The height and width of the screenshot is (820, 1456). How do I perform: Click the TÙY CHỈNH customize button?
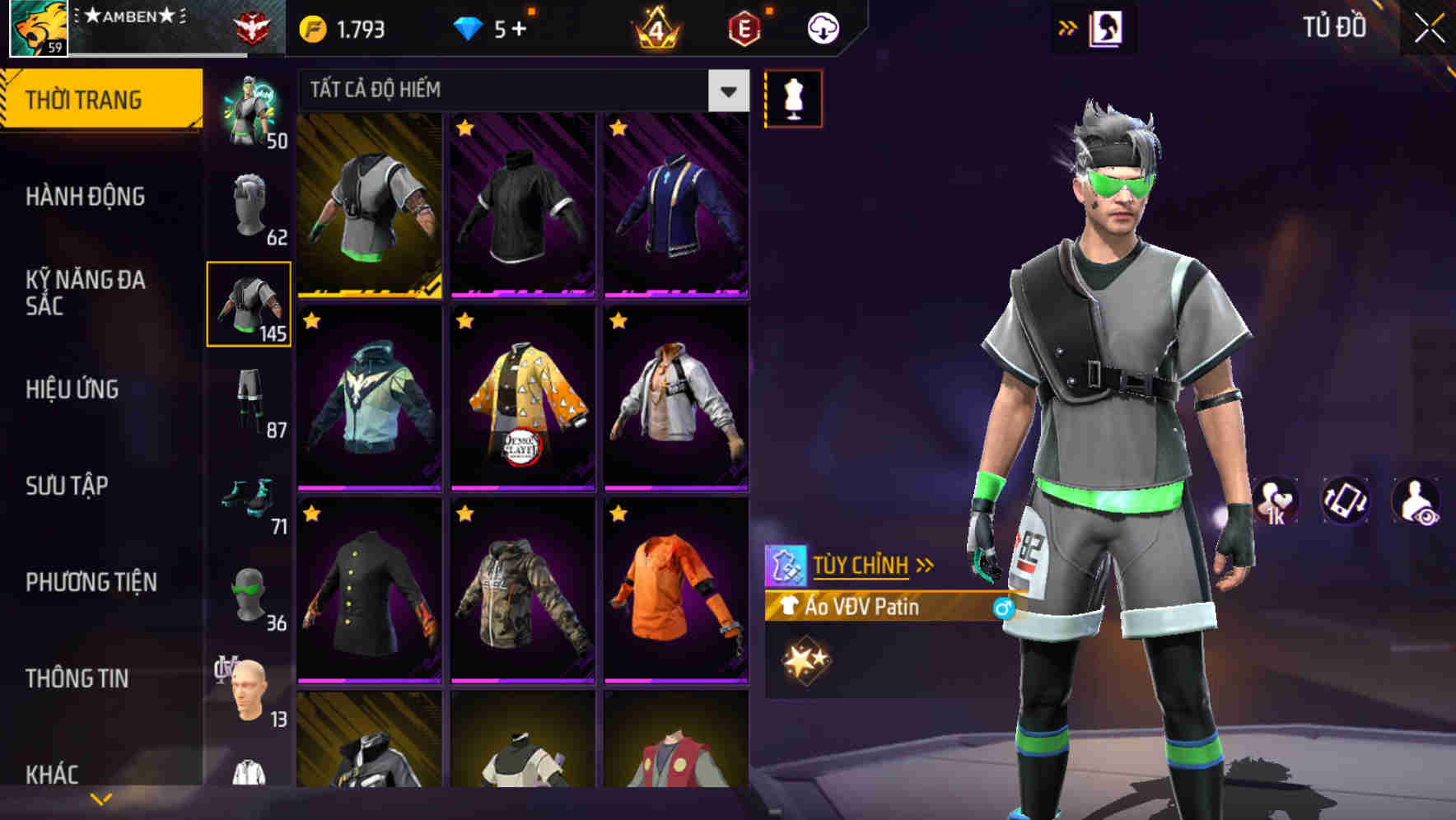(861, 566)
